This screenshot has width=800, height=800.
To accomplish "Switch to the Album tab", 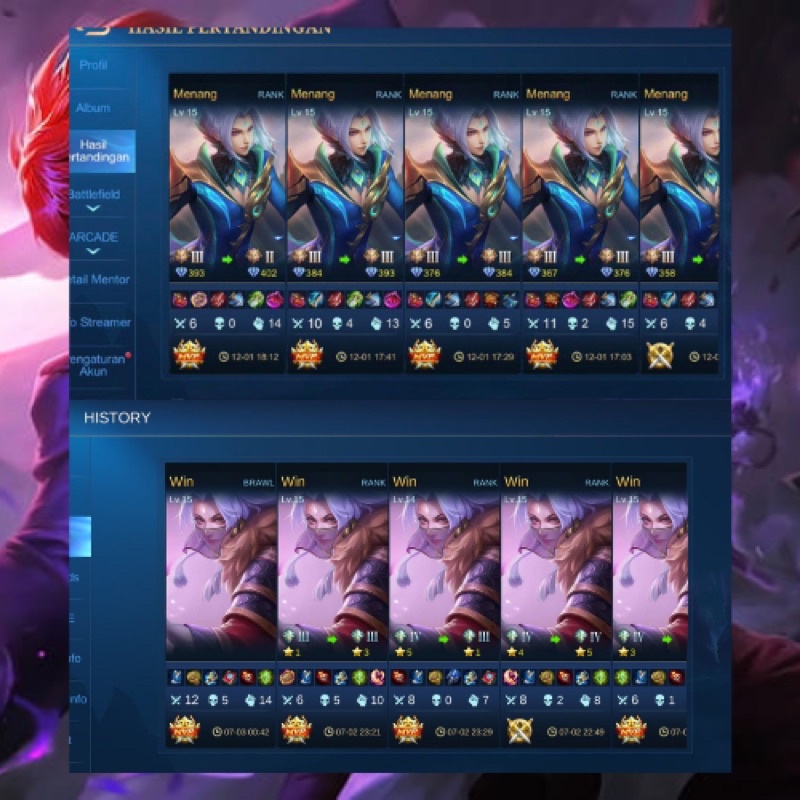I will (x=93, y=108).
